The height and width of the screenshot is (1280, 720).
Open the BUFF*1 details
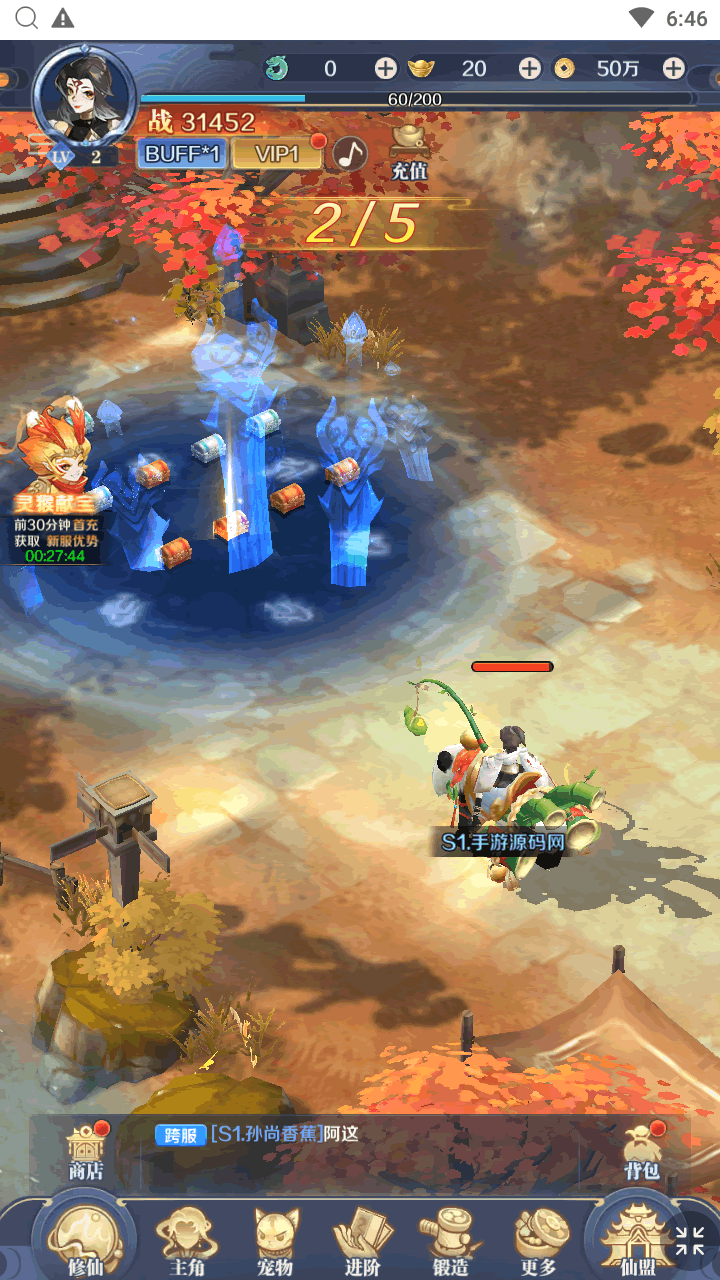pos(183,154)
